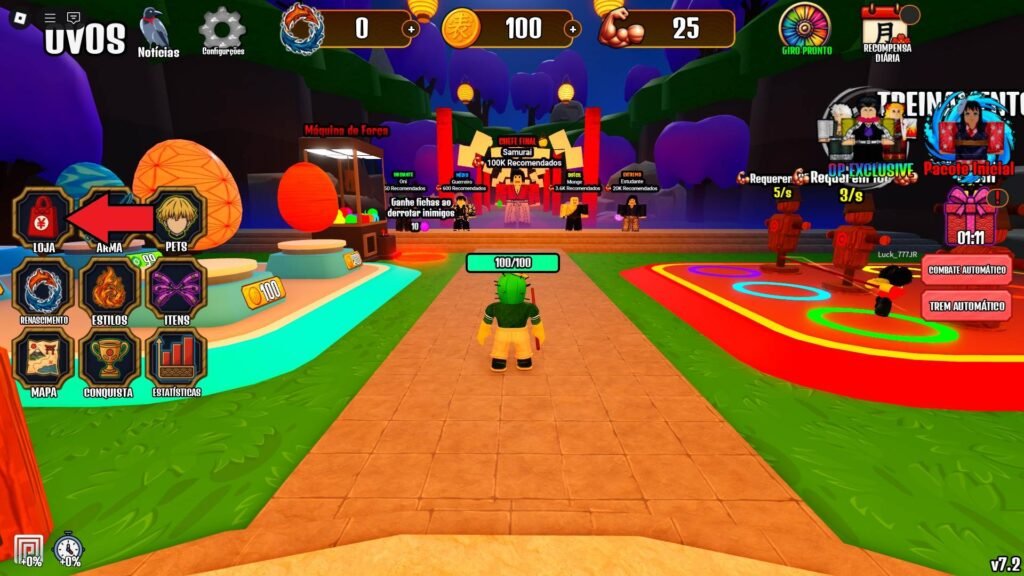The image size is (1024, 576).
Task: Toggle Trem Automático
Action: point(967,305)
